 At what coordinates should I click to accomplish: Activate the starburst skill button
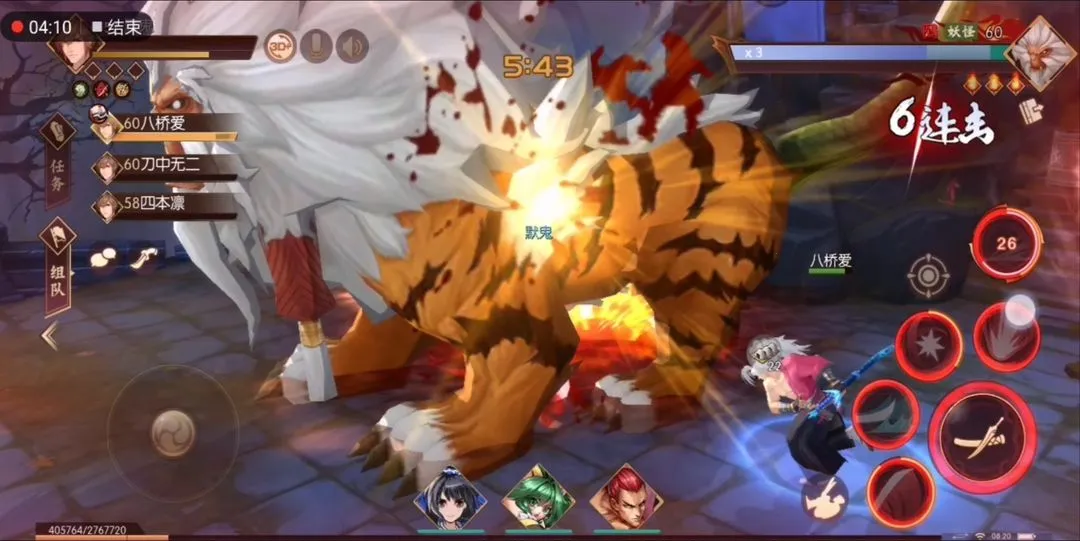point(927,346)
